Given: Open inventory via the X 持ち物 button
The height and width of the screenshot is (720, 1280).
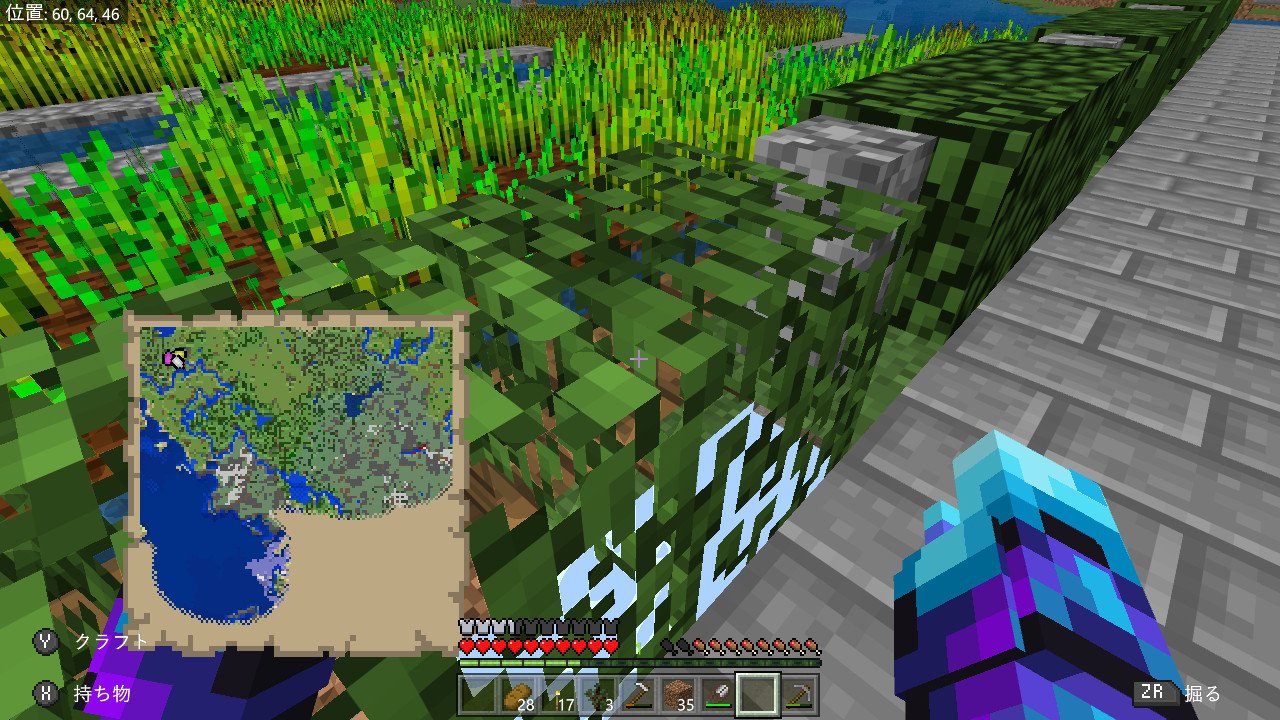Looking at the screenshot, I should [x=73, y=694].
